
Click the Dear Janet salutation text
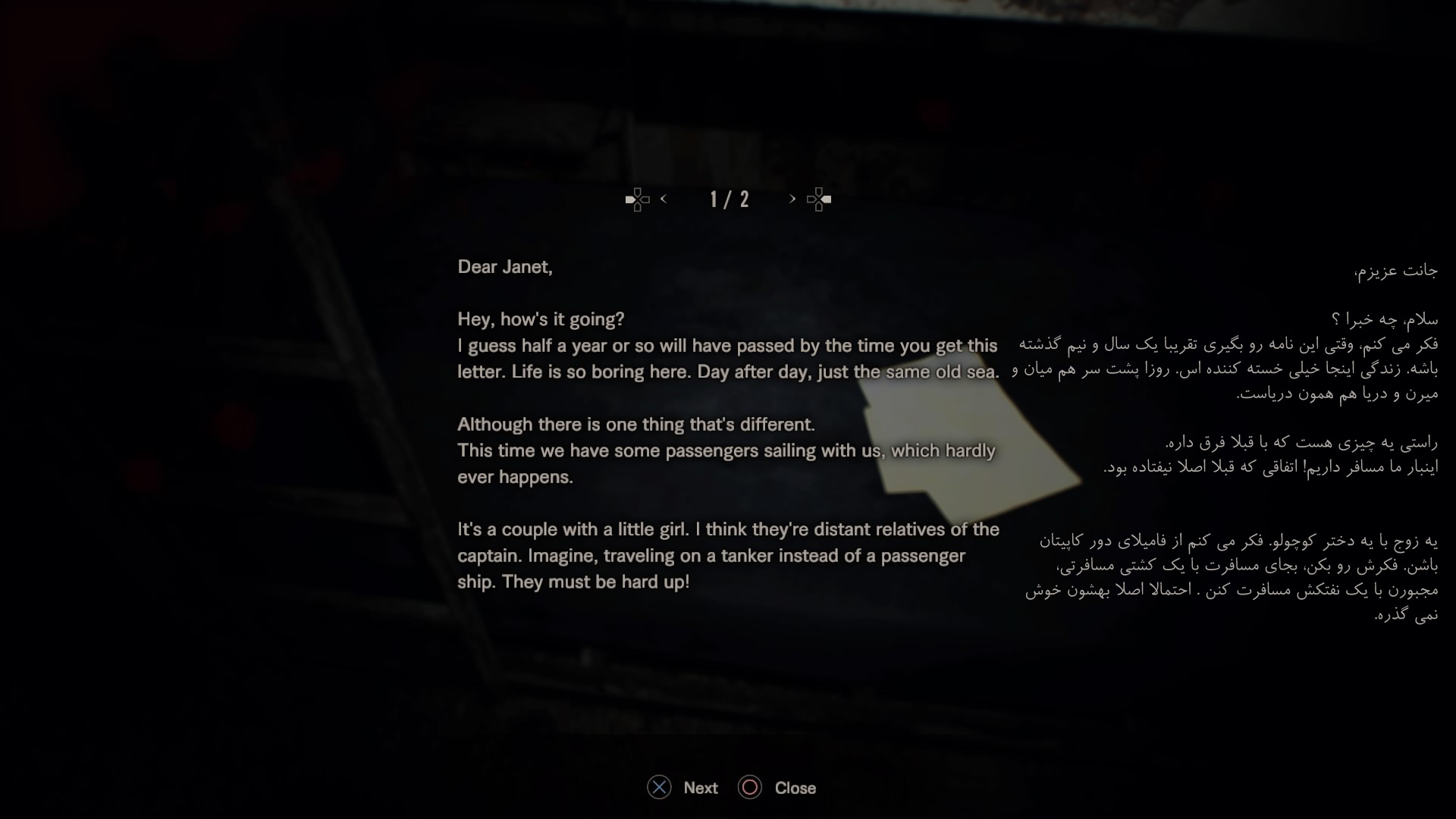point(506,267)
